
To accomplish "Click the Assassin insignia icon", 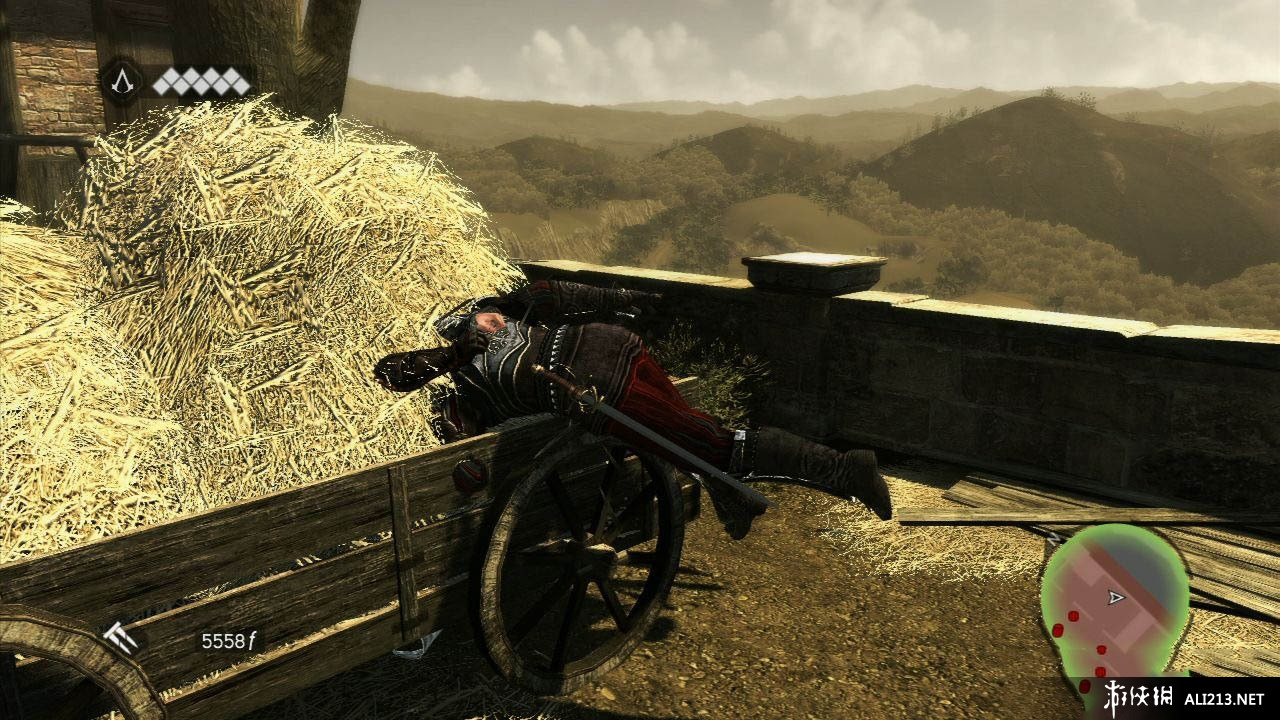I will pyautogui.click(x=122, y=81).
